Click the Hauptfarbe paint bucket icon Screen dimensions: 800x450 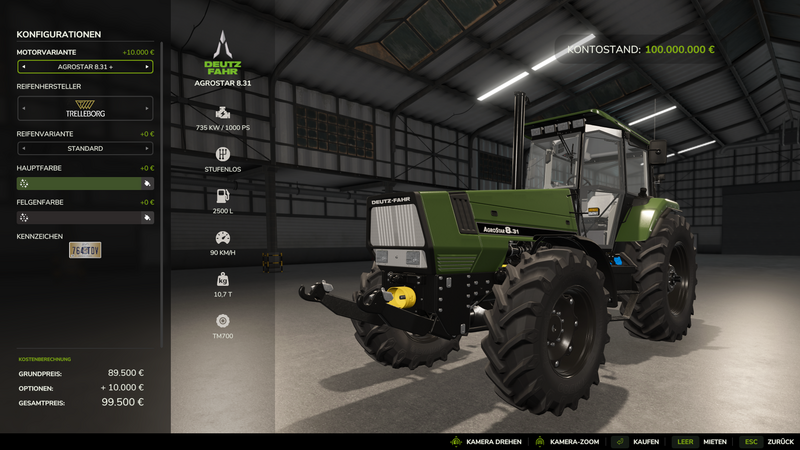tap(147, 184)
